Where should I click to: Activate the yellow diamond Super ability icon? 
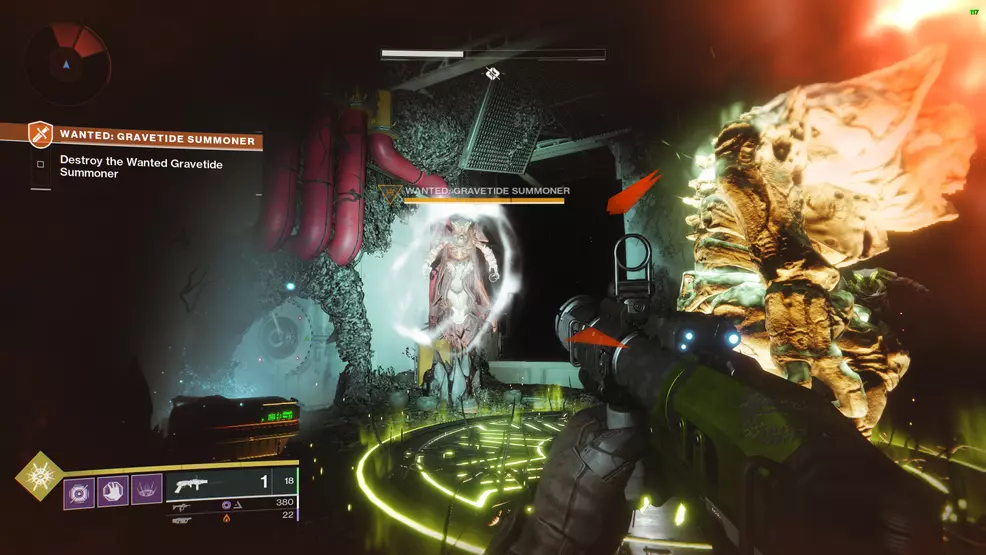point(39,477)
